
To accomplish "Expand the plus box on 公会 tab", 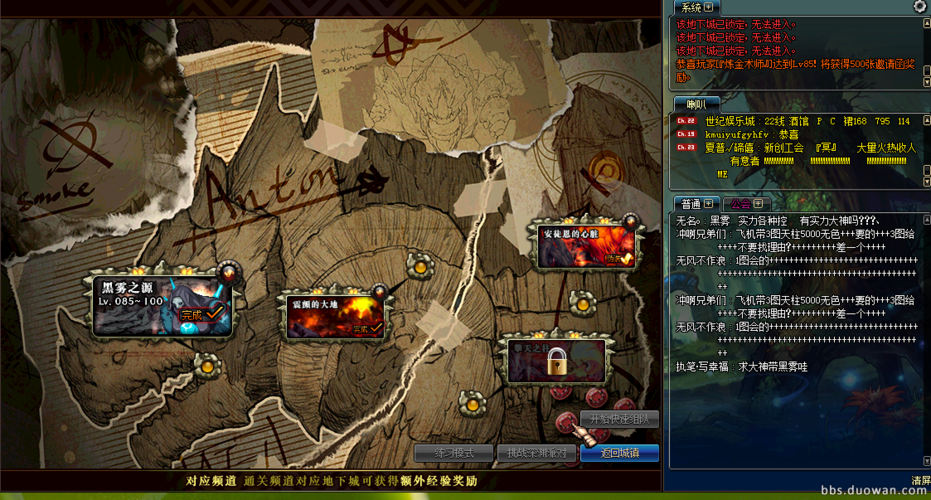I will tap(759, 204).
